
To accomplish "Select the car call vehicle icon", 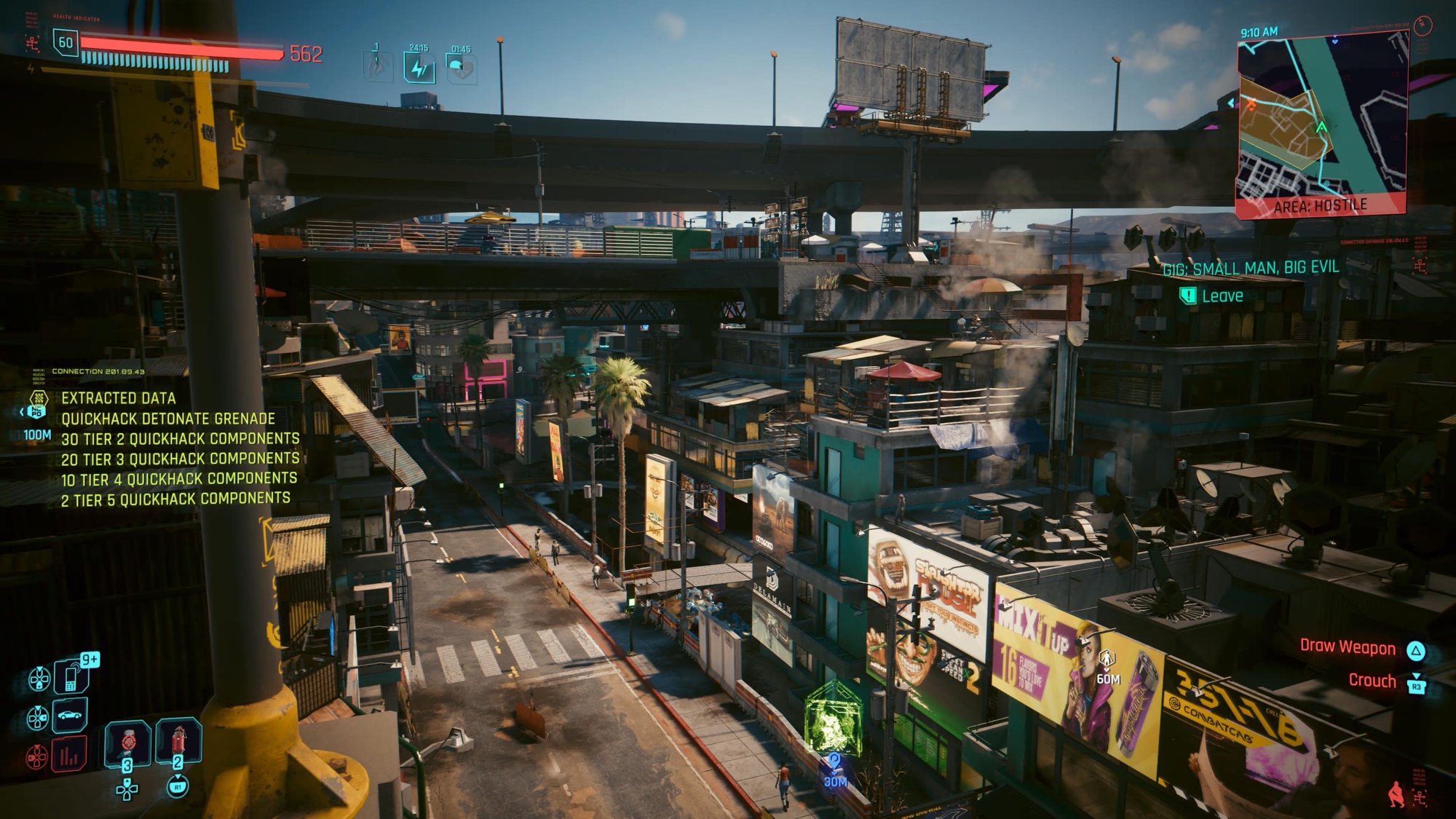I will pos(69,715).
